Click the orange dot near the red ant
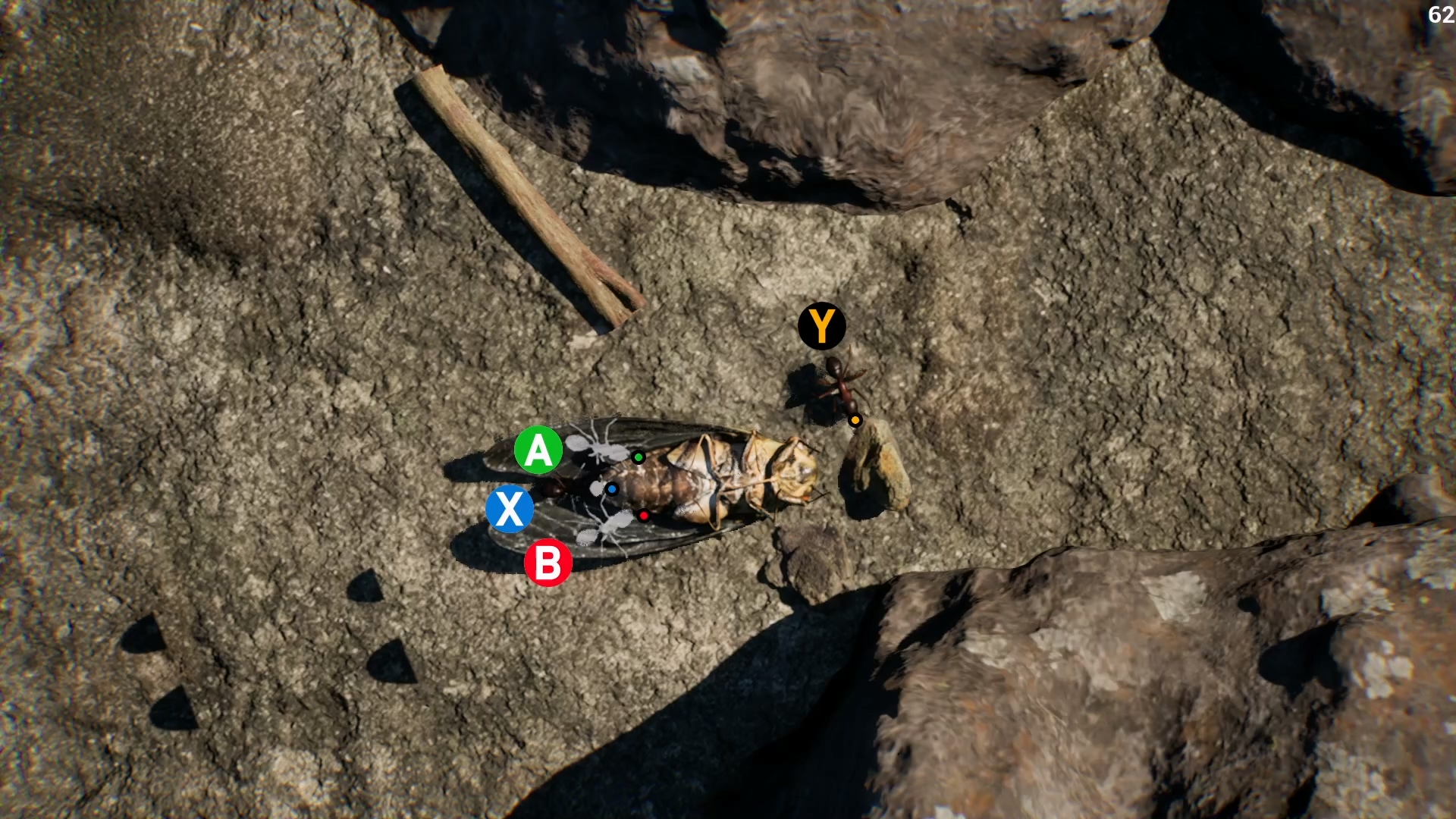This screenshot has height=819, width=1456. (855, 419)
